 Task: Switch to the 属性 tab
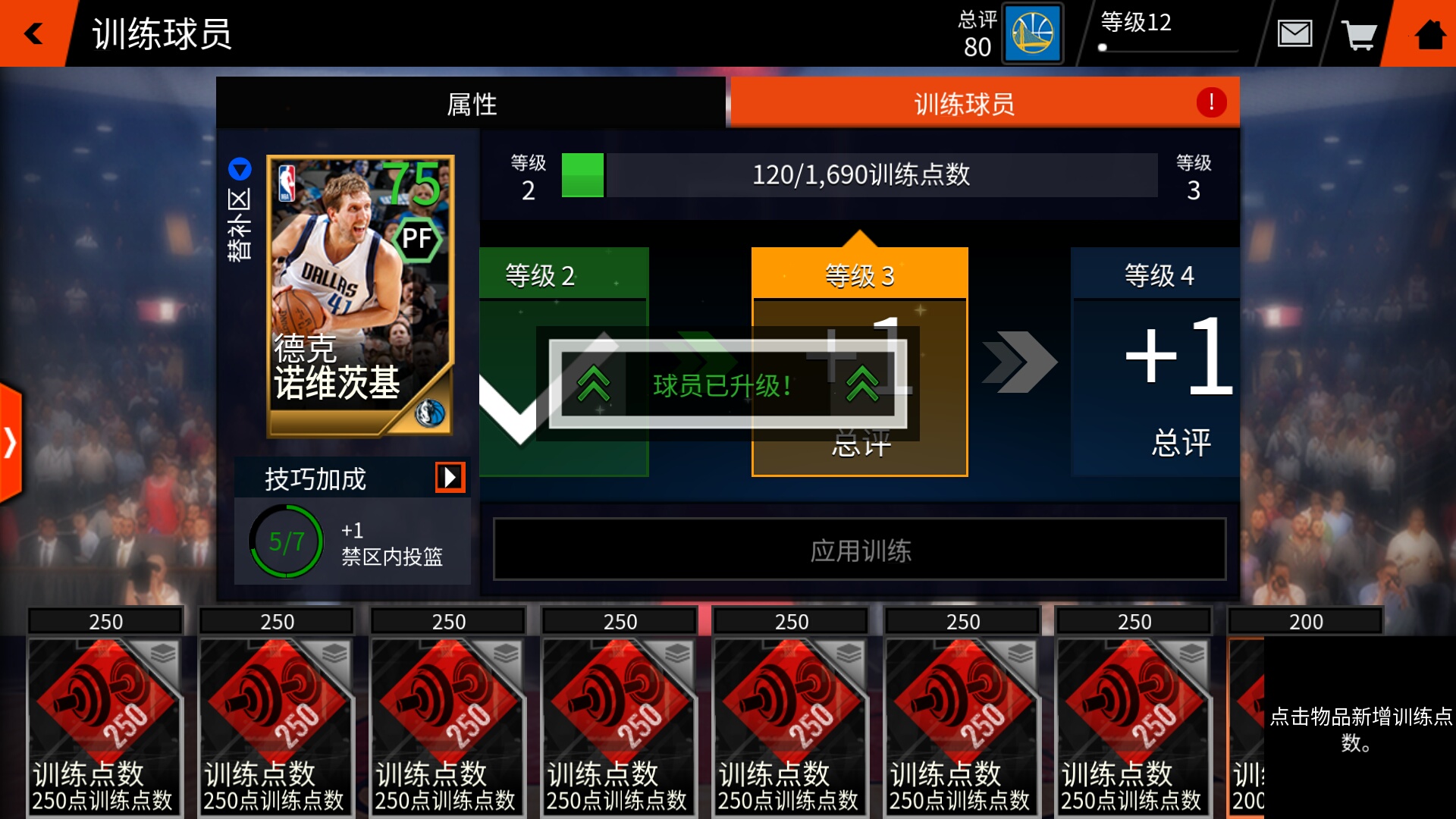coord(470,103)
